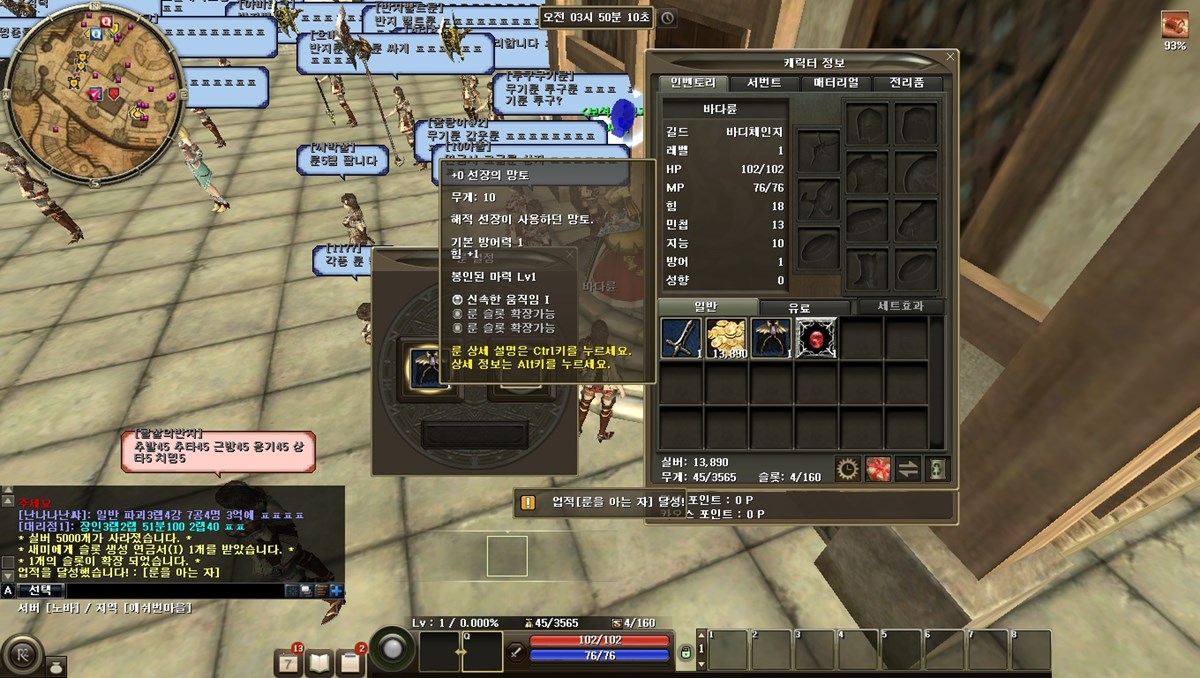Pick the captain's cloak in the inventory
This screenshot has height=678, width=1200.
click(771, 338)
